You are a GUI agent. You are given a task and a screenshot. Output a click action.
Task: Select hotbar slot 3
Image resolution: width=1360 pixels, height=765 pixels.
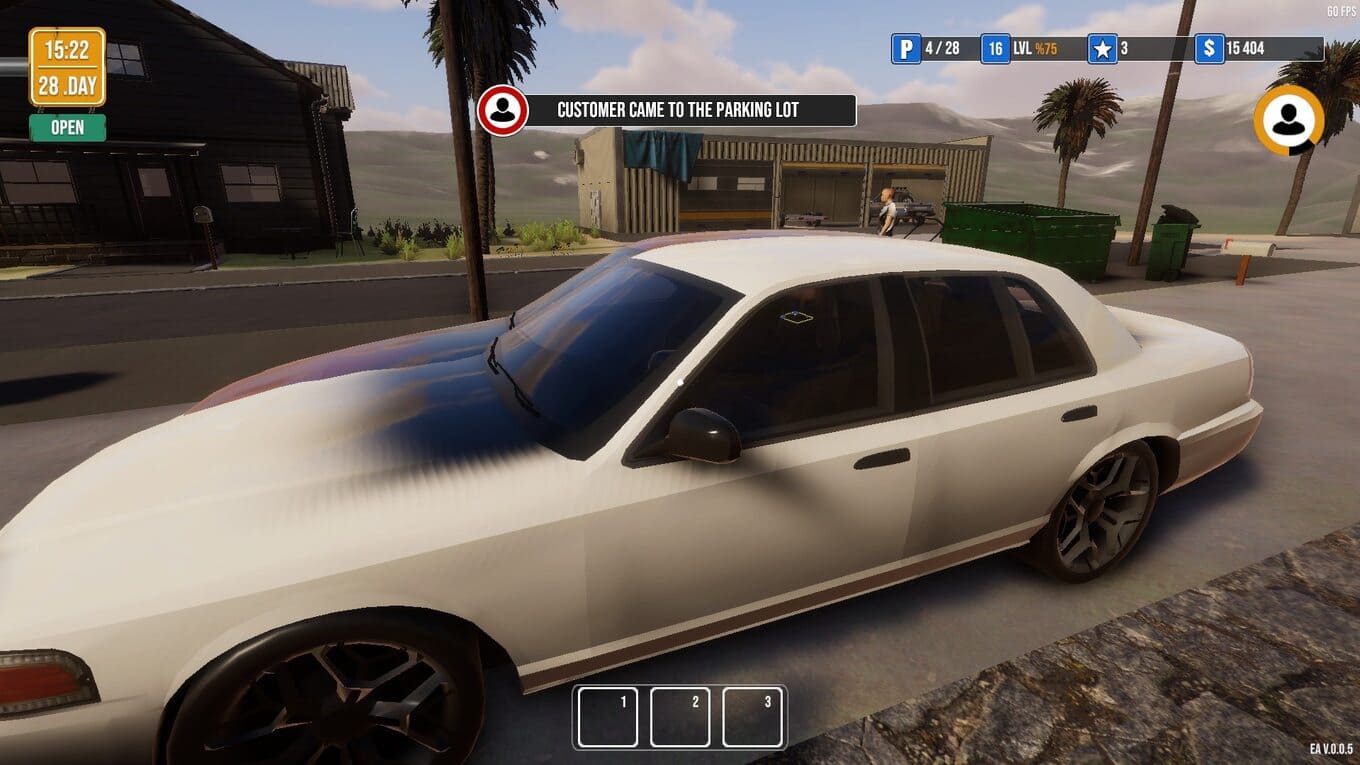pos(752,717)
